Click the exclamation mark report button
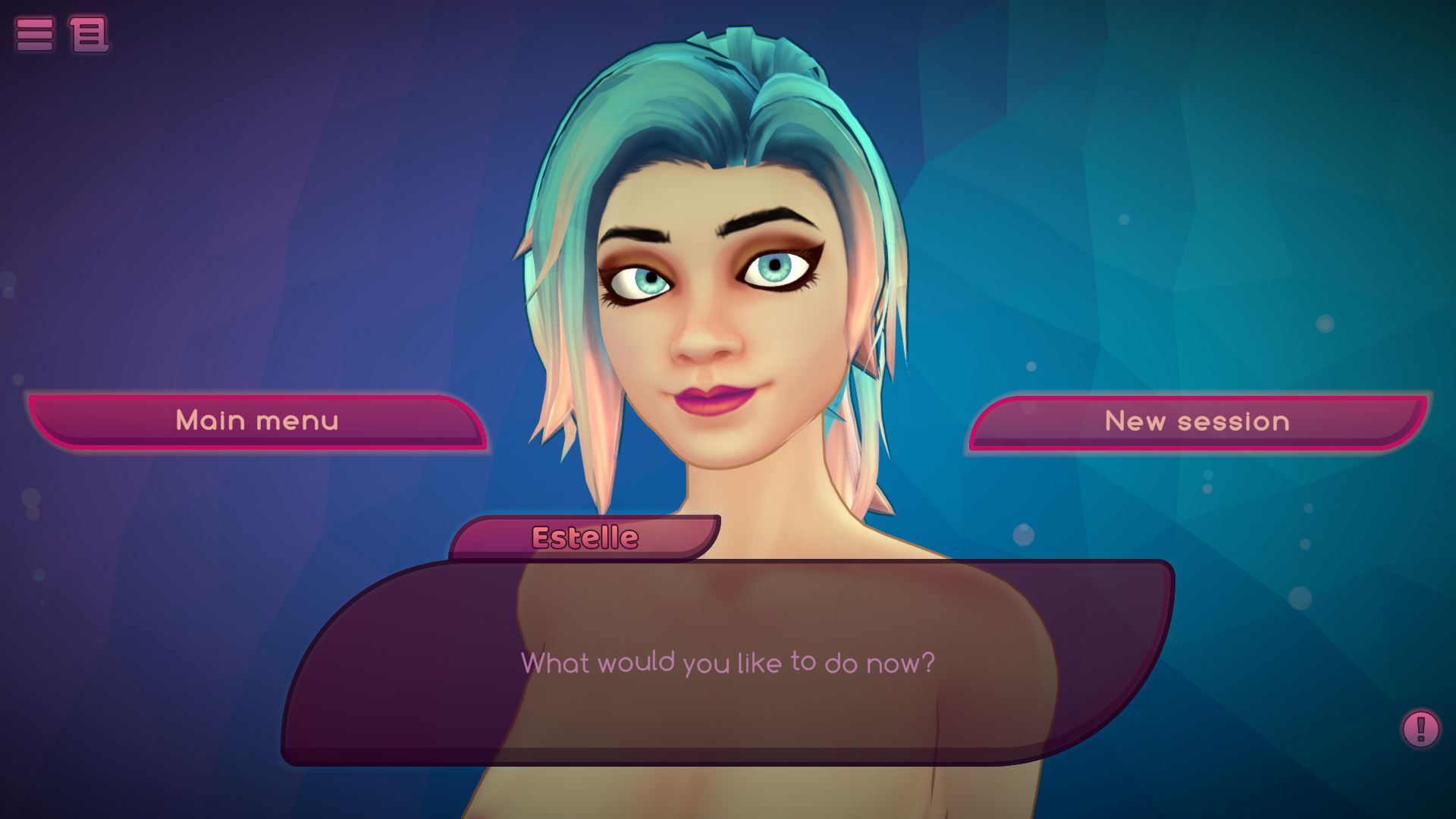The image size is (1456, 819). coord(1420,729)
